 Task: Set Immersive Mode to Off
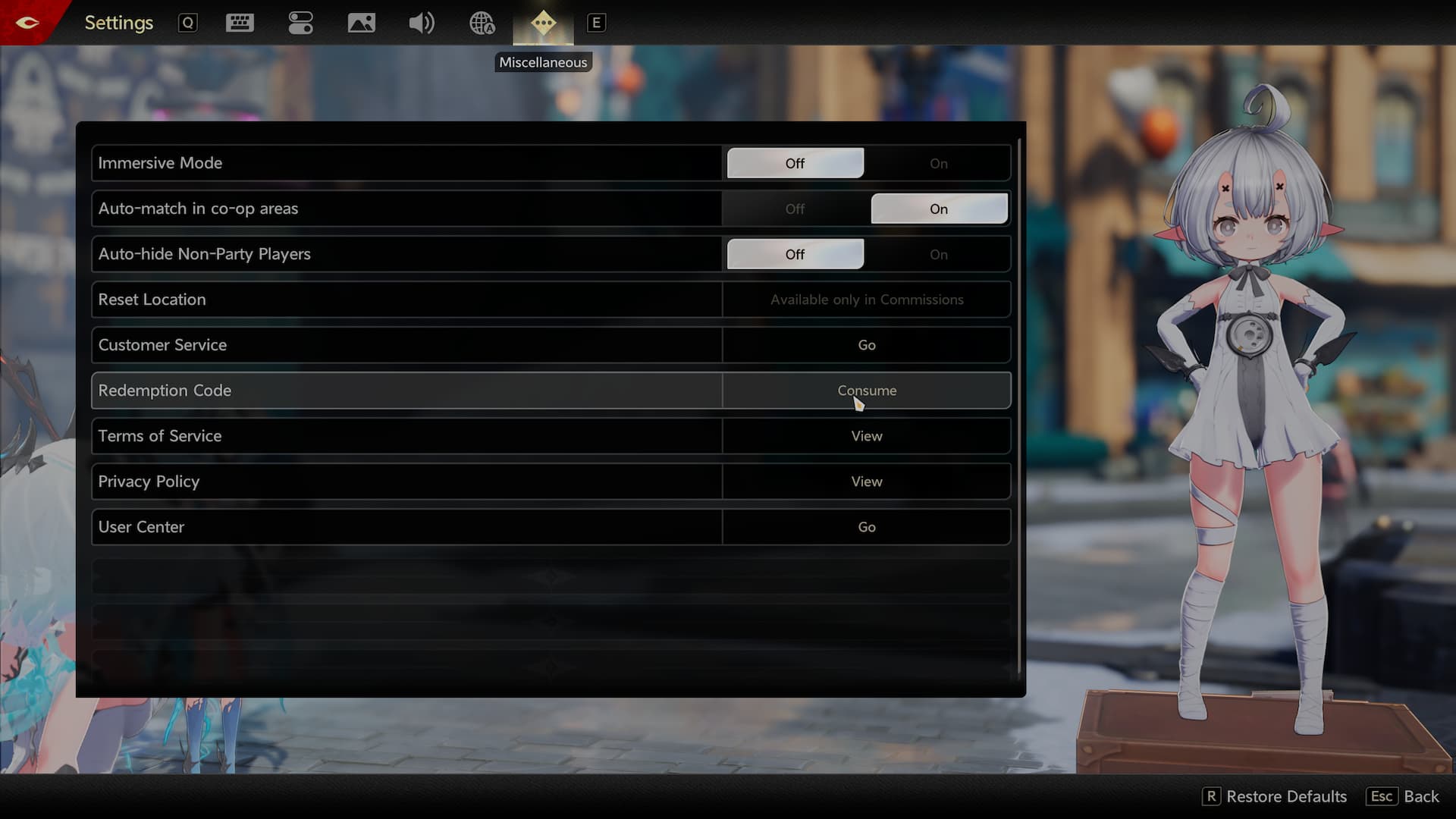pos(795,163)
